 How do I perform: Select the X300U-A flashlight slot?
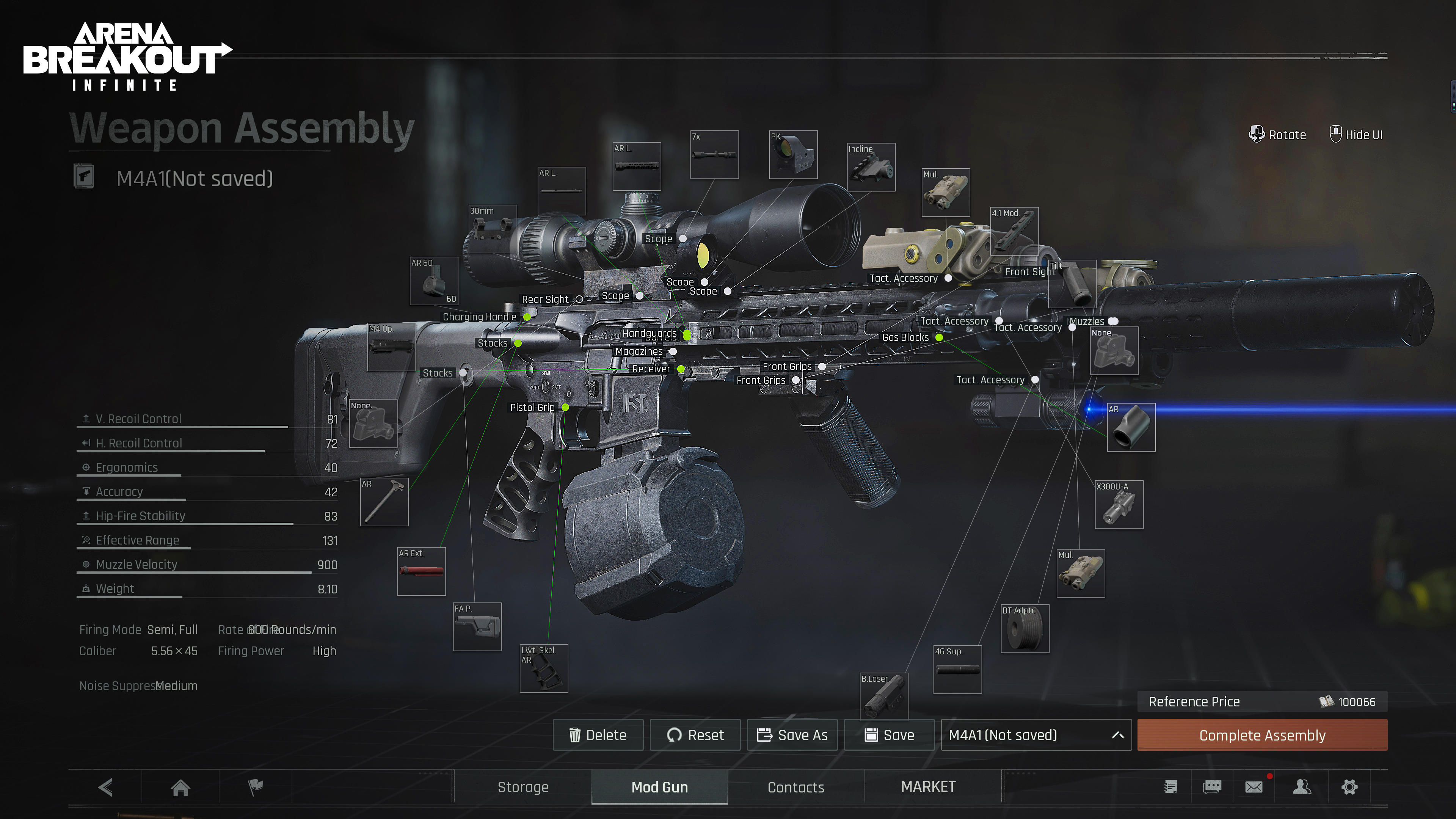click(x=1119, y=505)
